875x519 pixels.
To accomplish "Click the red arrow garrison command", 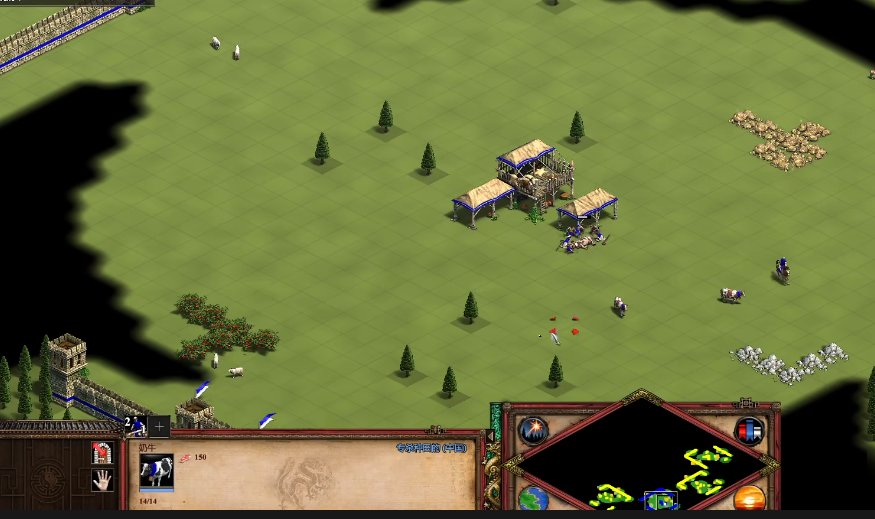I will coord(101,453).
